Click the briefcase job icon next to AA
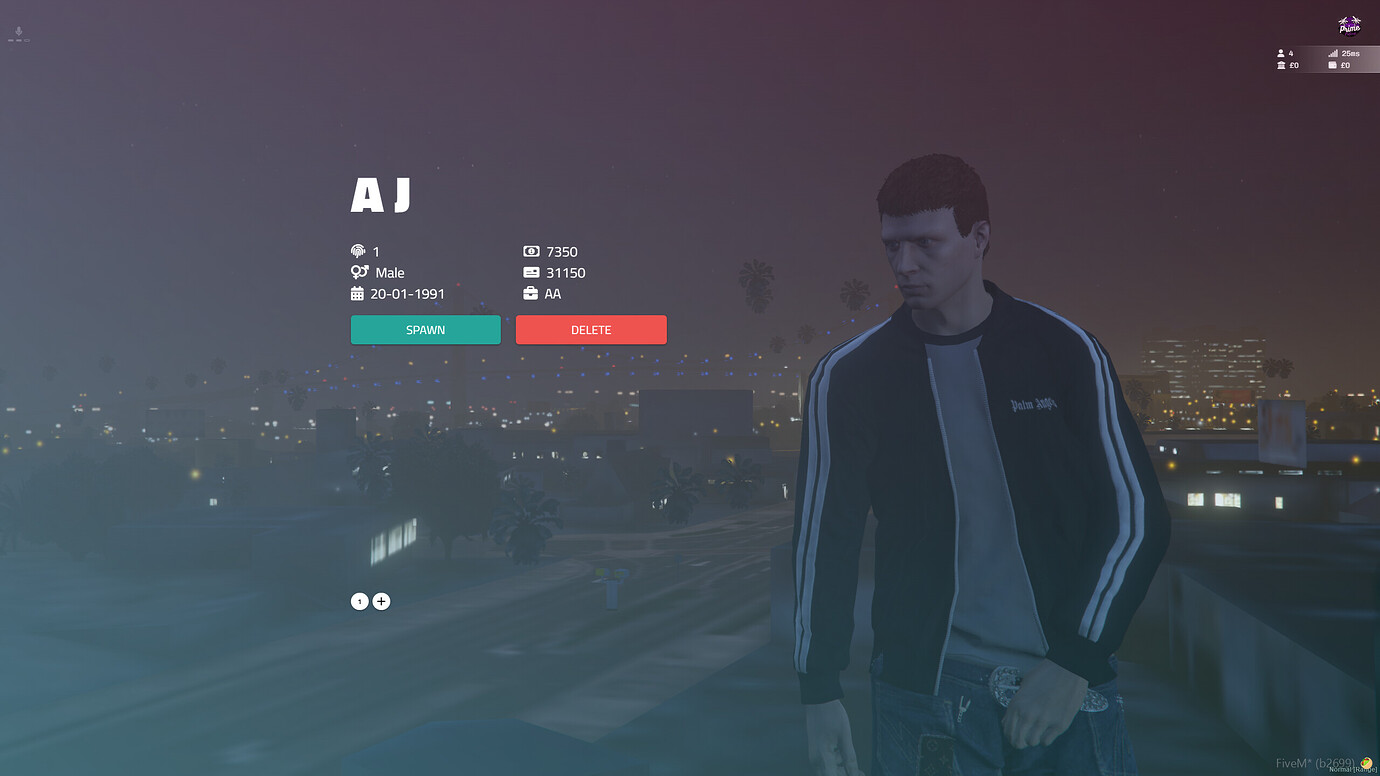The height and width of the screenshot is (776, 1380). 530,293
